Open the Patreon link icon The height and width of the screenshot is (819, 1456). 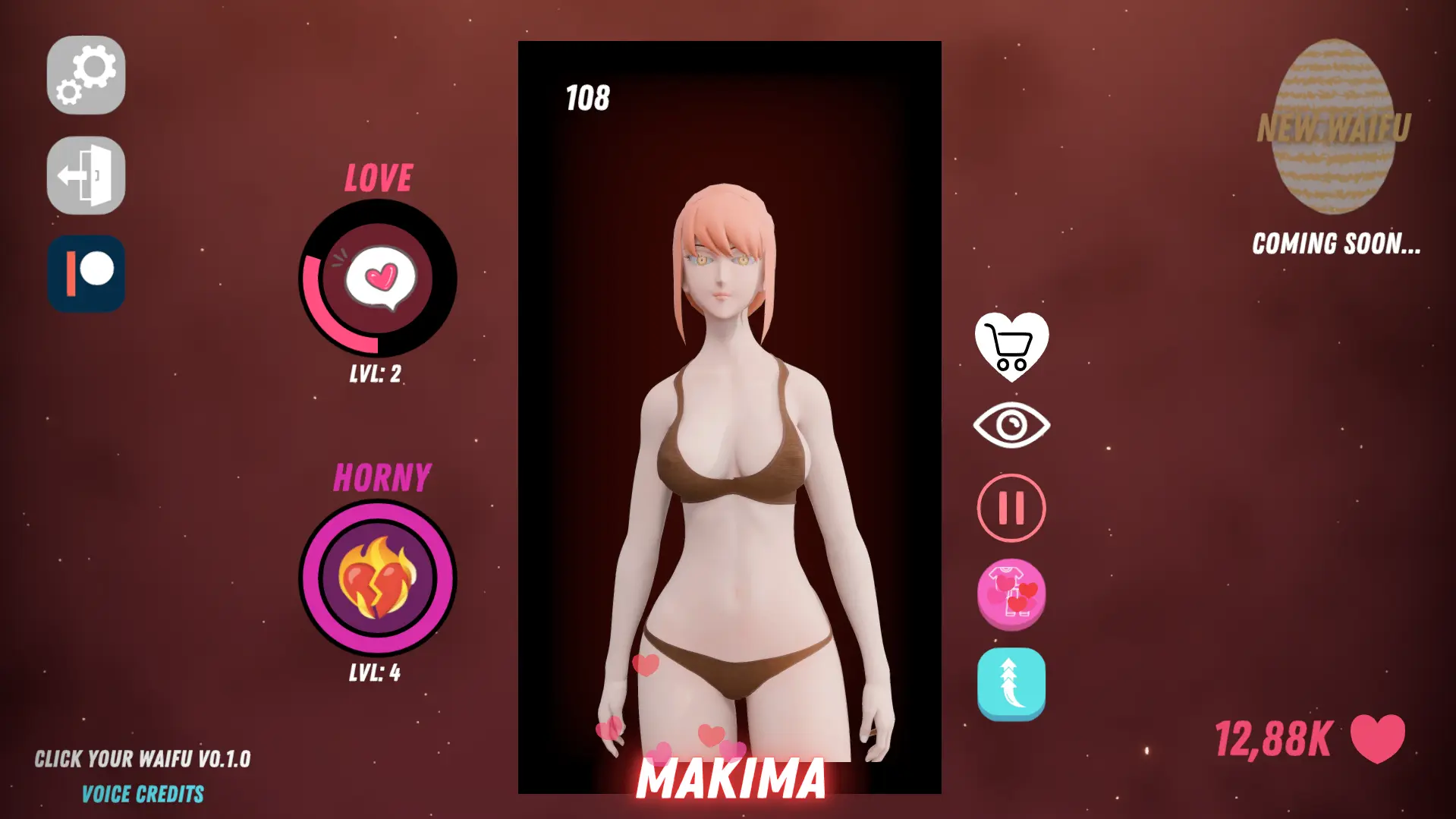coord(86,274)
